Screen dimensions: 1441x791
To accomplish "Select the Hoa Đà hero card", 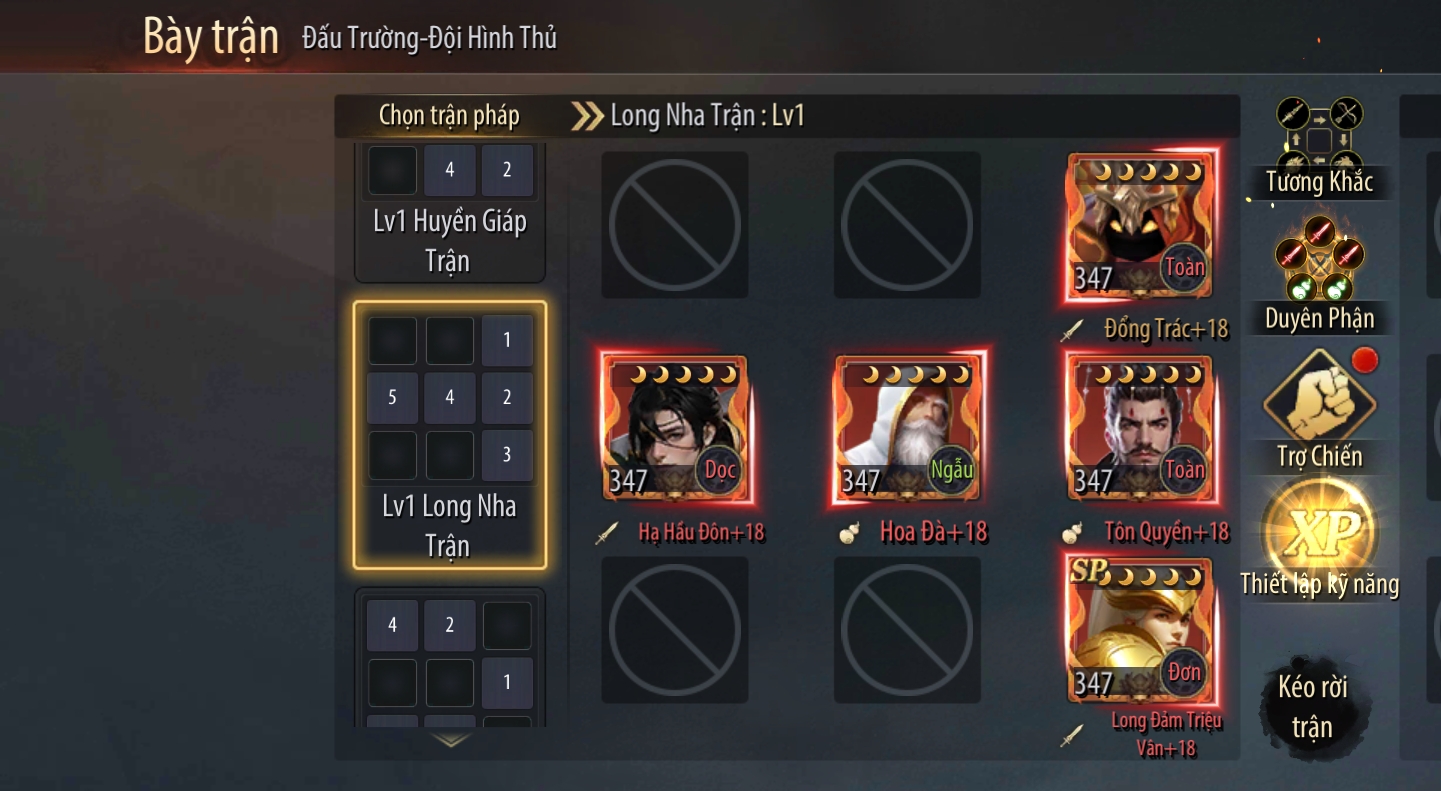I will (908, 429).
